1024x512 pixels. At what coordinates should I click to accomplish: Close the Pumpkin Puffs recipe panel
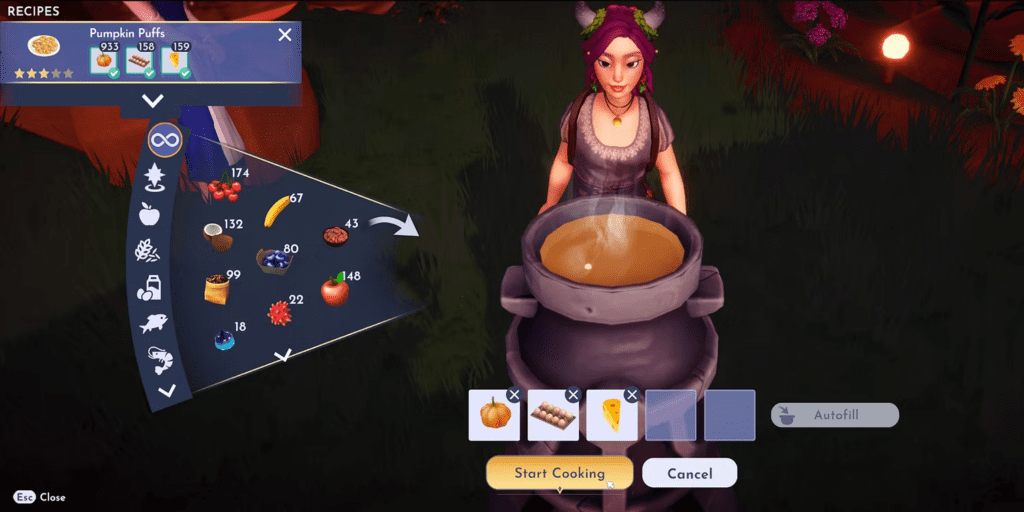[285, 35]
